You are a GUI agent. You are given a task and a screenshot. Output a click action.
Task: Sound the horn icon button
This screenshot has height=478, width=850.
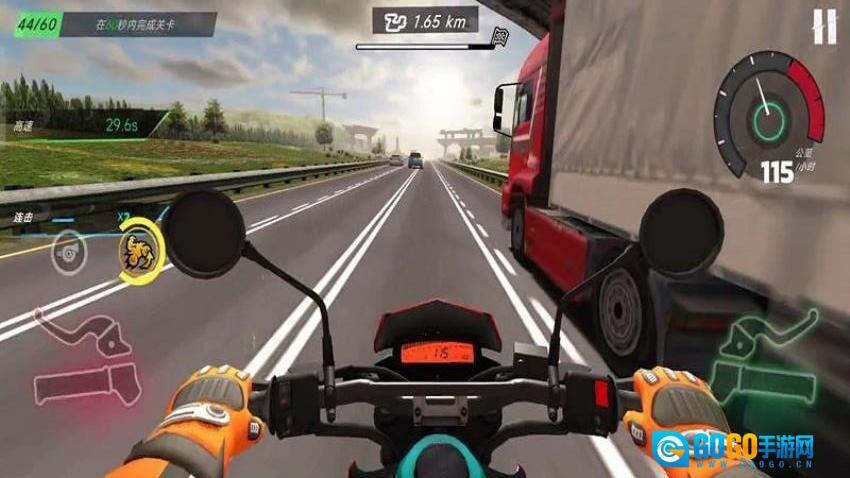tap(69, 249)
